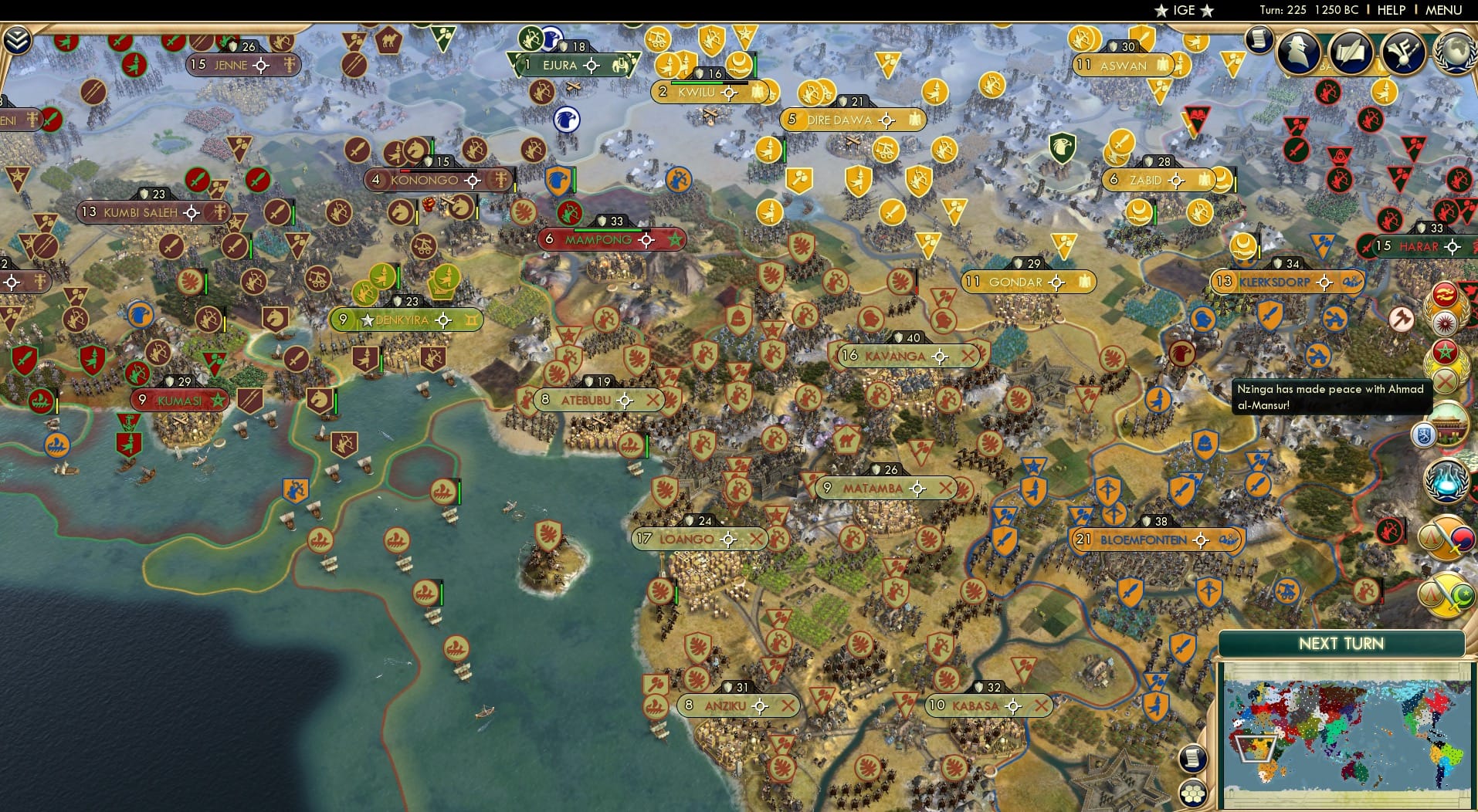
Task: Open the Espionage overview spy icon
Action: [1297, 51]
